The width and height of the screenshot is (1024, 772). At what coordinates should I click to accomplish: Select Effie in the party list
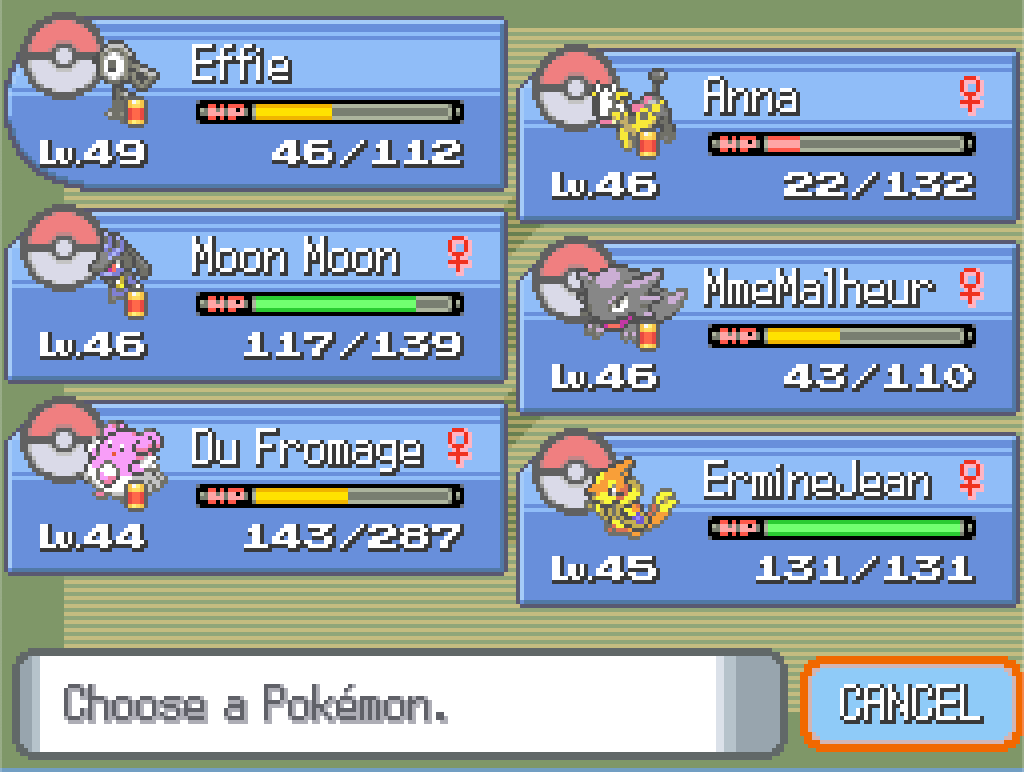tap(256, 105)
